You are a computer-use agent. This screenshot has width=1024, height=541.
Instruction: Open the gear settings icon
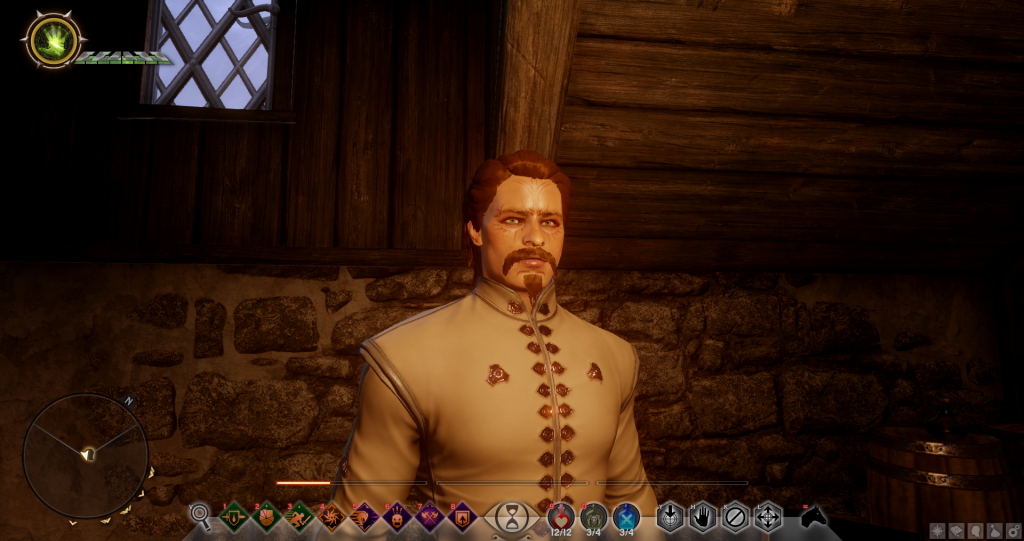1011,531
